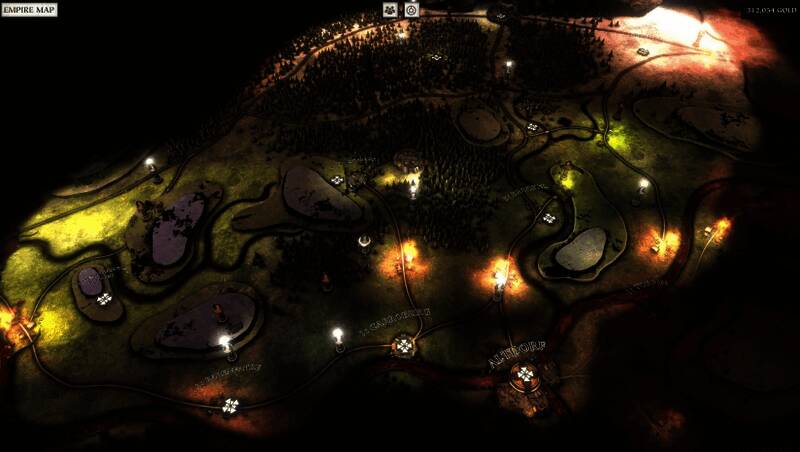Open the circular gear icon button

click(x=411, y=10)
